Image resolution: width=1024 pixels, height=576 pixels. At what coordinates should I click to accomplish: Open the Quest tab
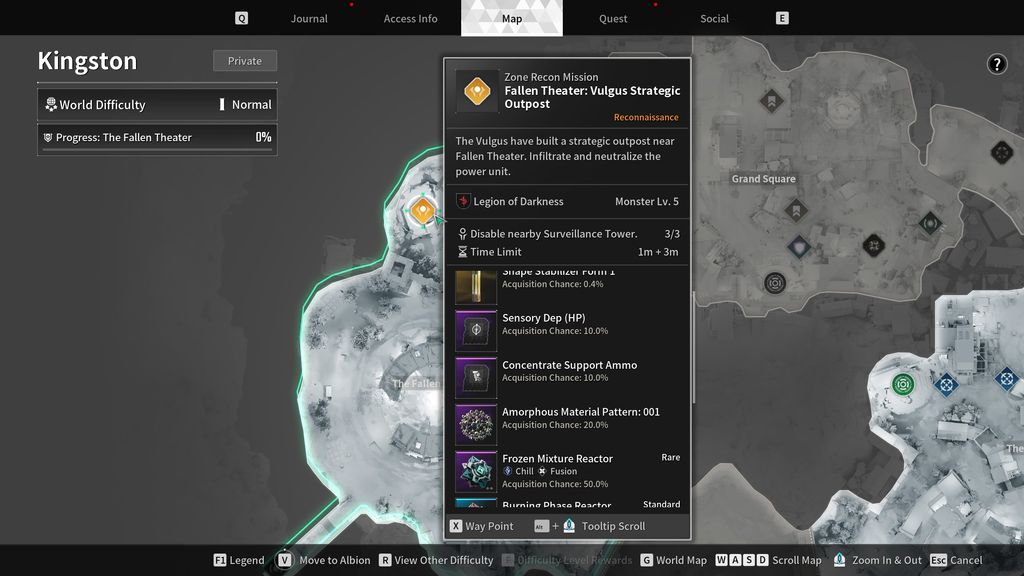pyautogui.click(x=613, y=19)
